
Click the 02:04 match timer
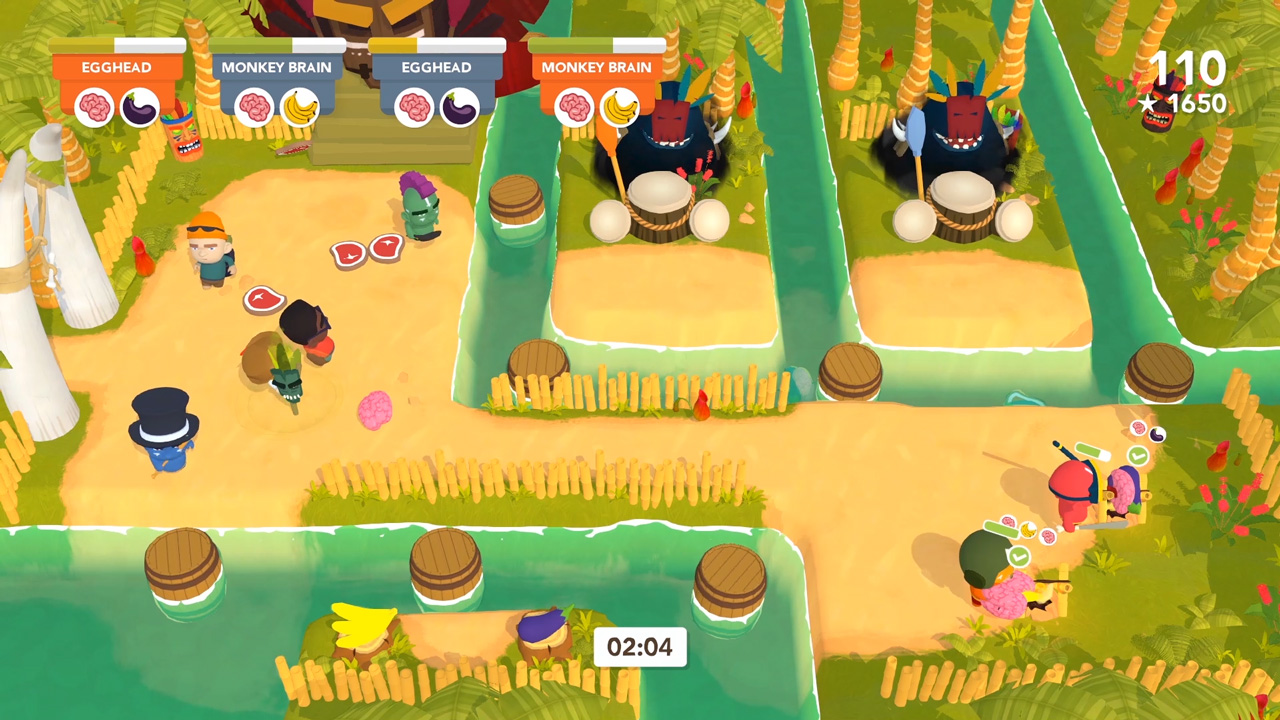(x=640, y=647)
